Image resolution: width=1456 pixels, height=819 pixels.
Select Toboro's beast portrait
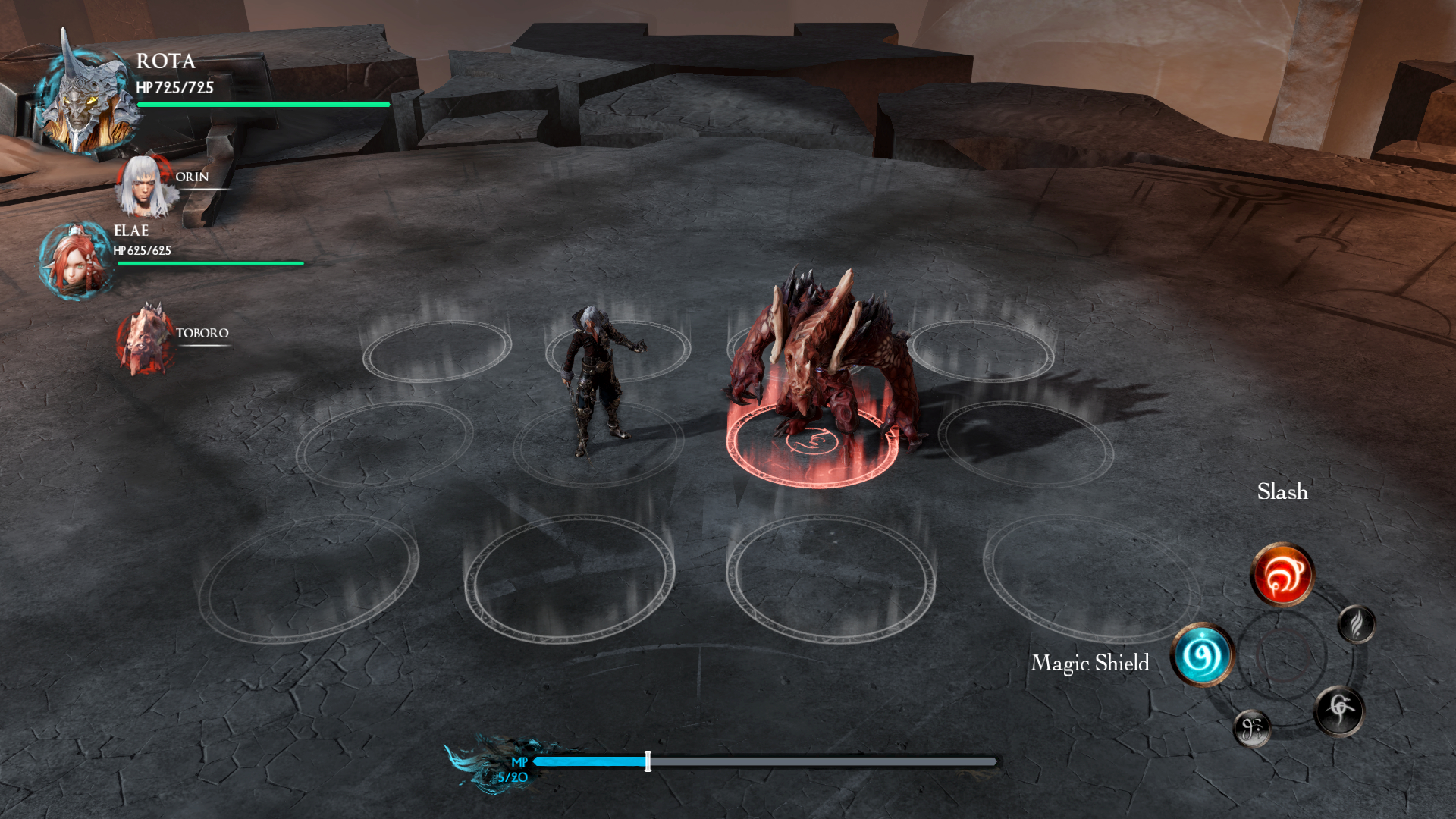146,340
